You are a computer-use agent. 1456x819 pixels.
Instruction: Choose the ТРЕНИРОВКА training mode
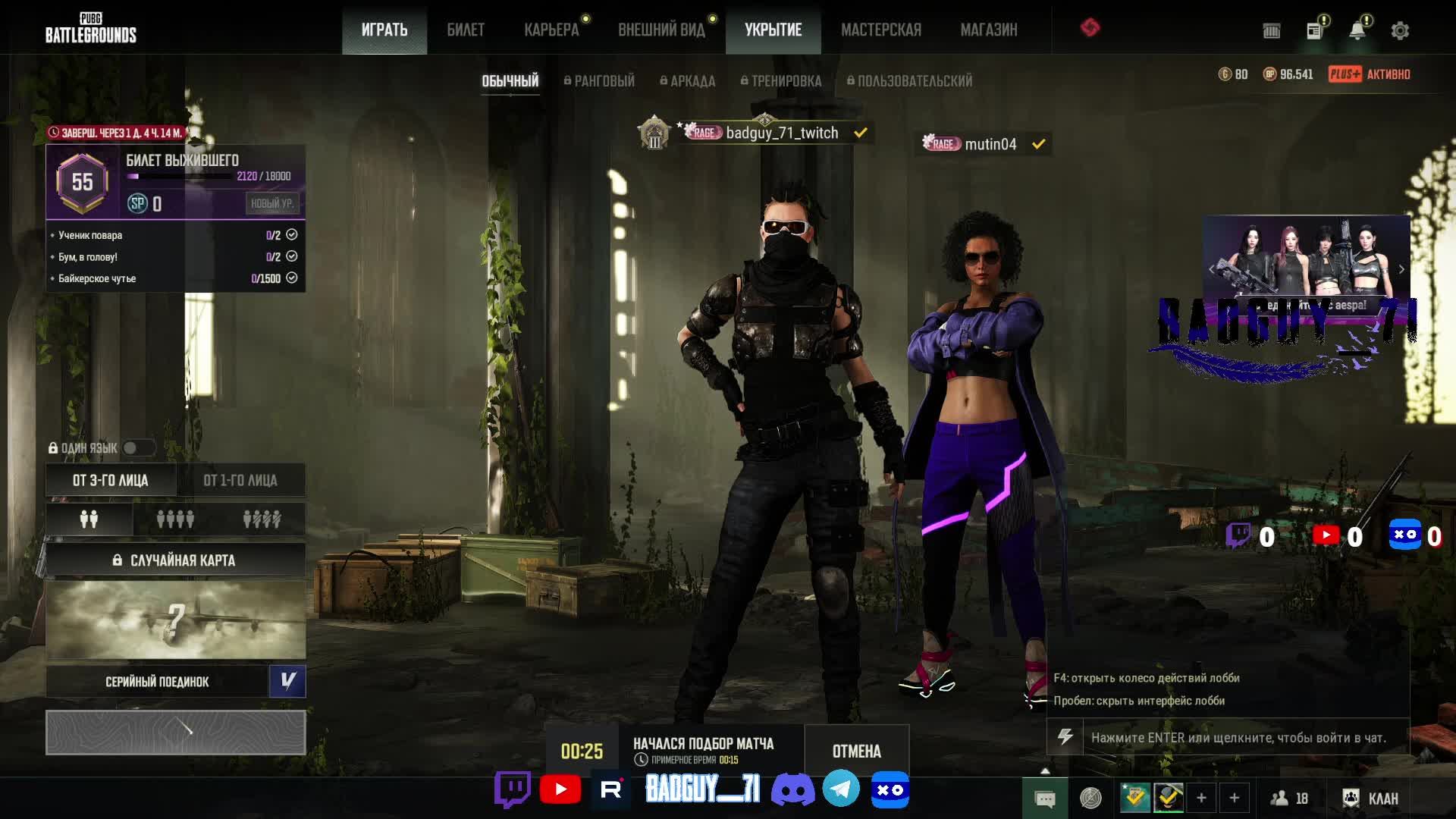click(x=781, y=81)
